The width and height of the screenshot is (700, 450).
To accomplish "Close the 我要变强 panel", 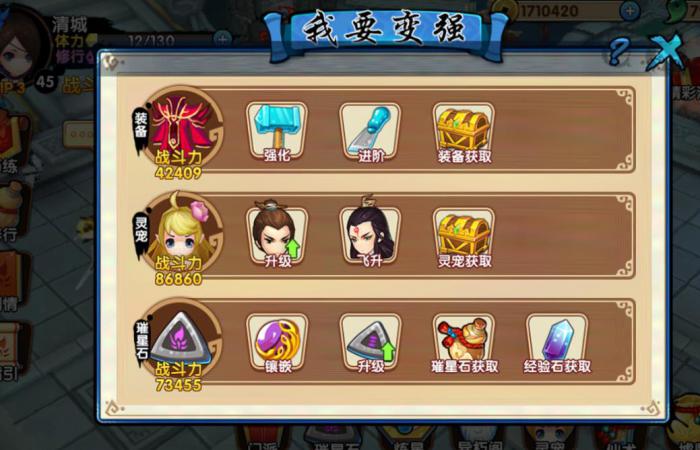I will (x=662, y=49).
